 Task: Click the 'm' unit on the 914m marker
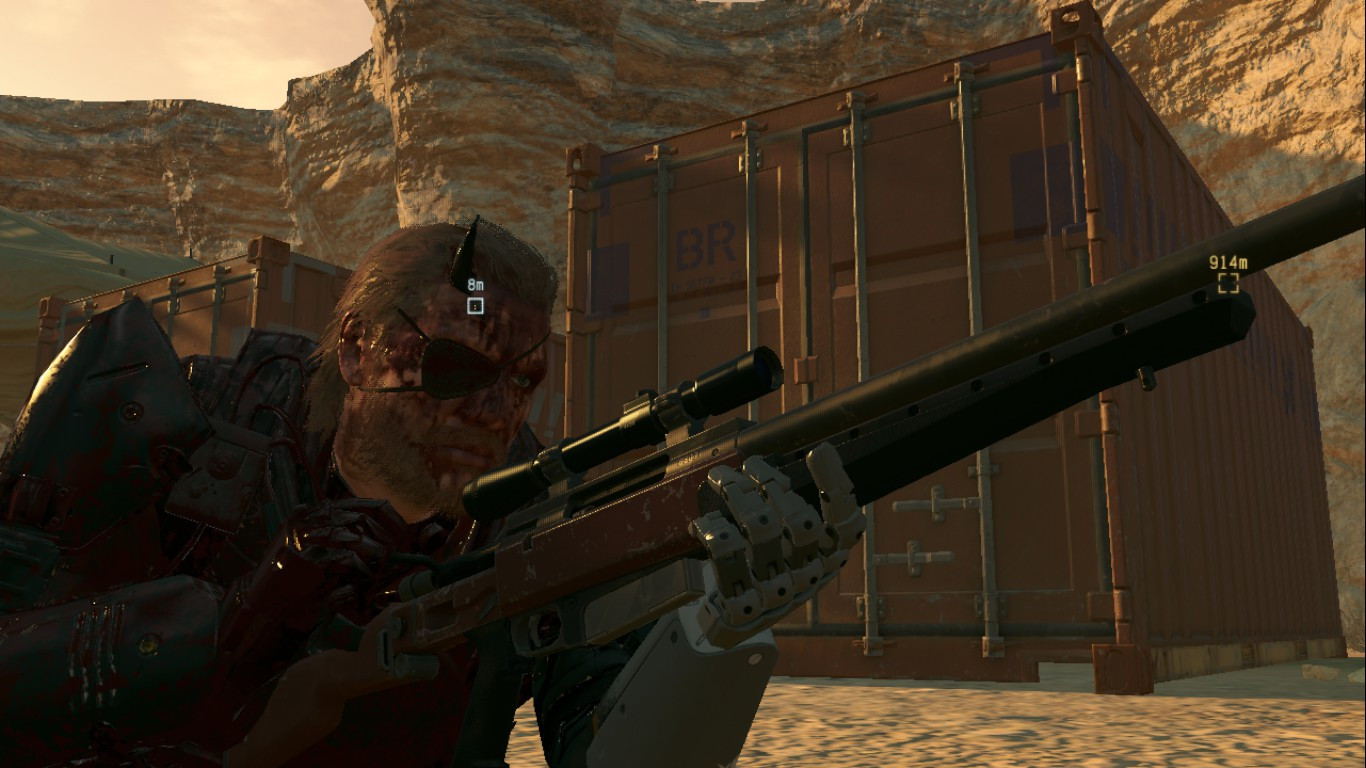[1244, 262]
